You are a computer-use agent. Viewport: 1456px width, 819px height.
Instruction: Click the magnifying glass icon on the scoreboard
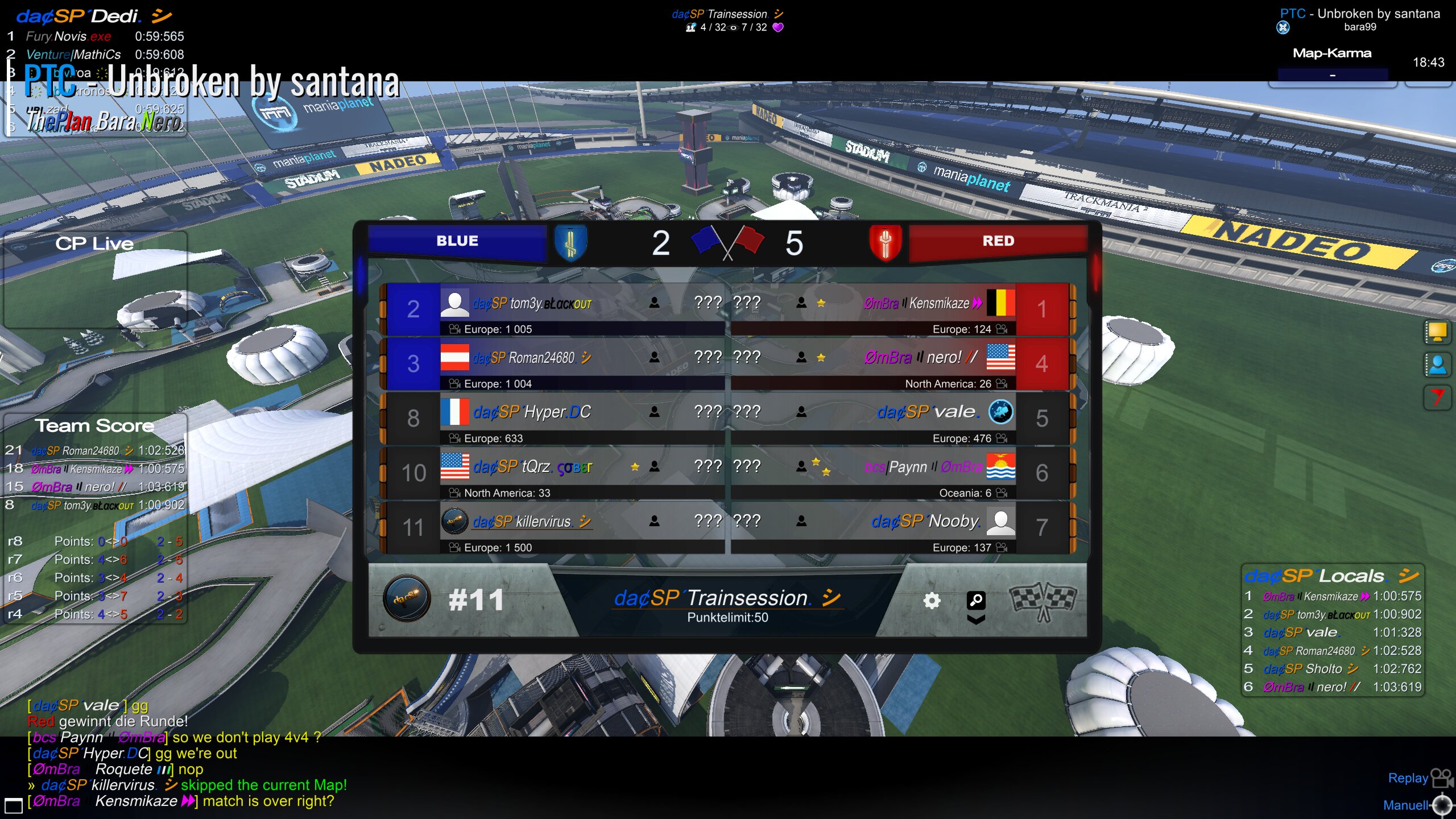tap(976, 599)
